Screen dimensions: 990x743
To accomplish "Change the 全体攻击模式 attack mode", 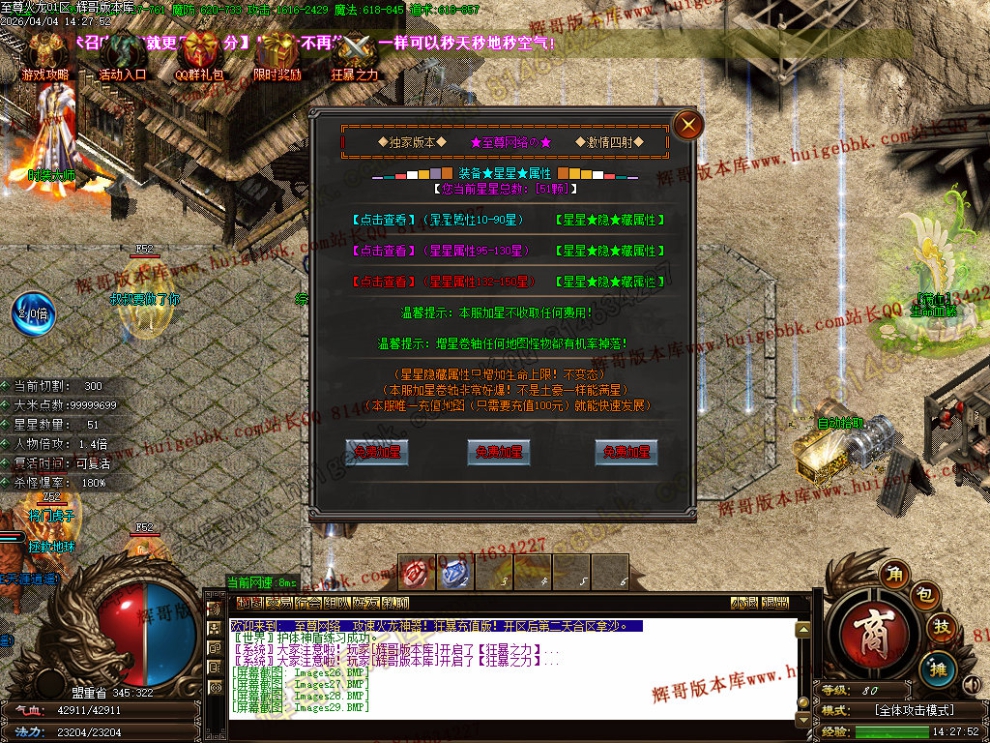I will [x=913, y=710].
